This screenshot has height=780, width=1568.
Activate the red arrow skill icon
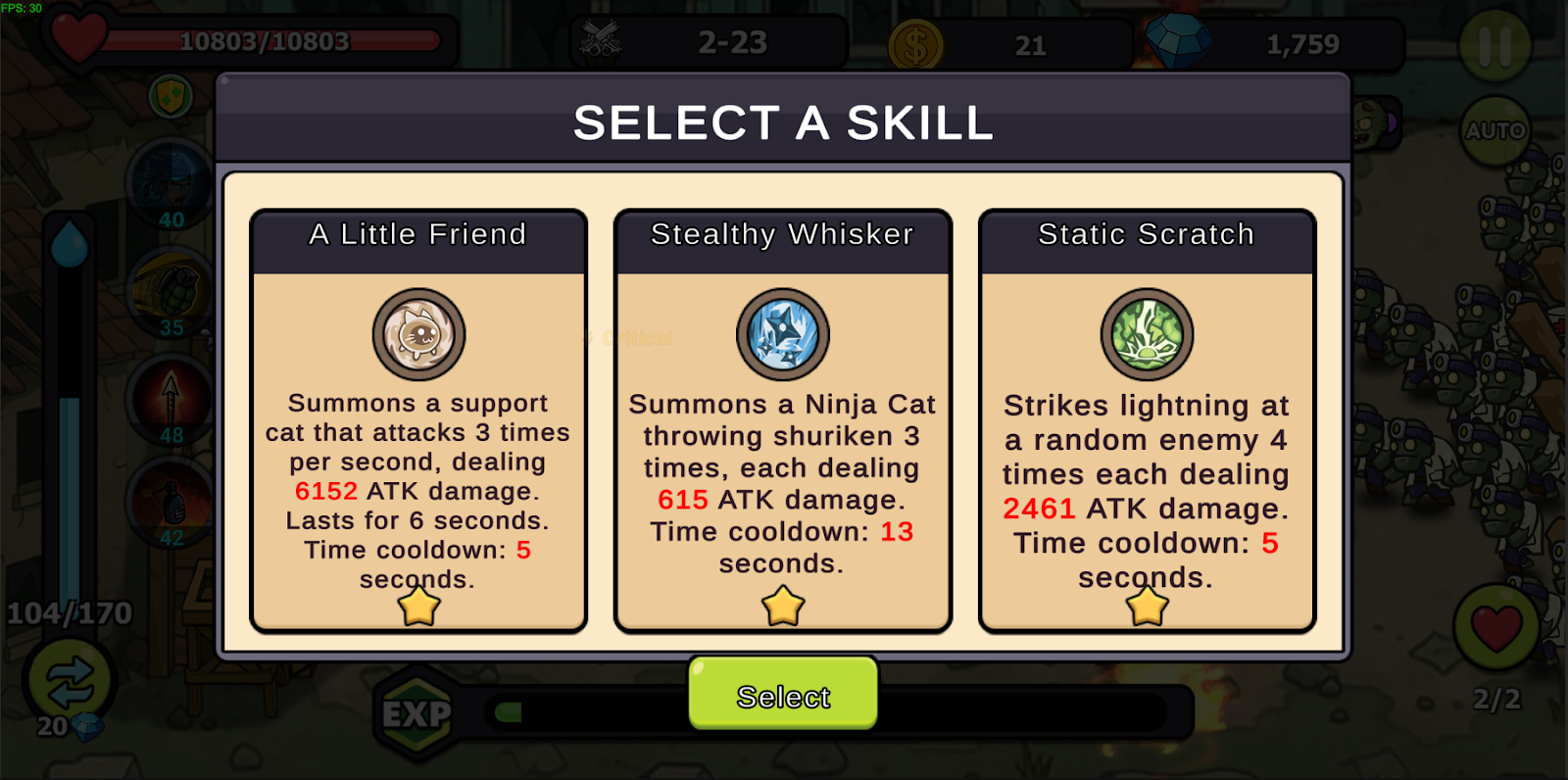[x=172, y=398]
